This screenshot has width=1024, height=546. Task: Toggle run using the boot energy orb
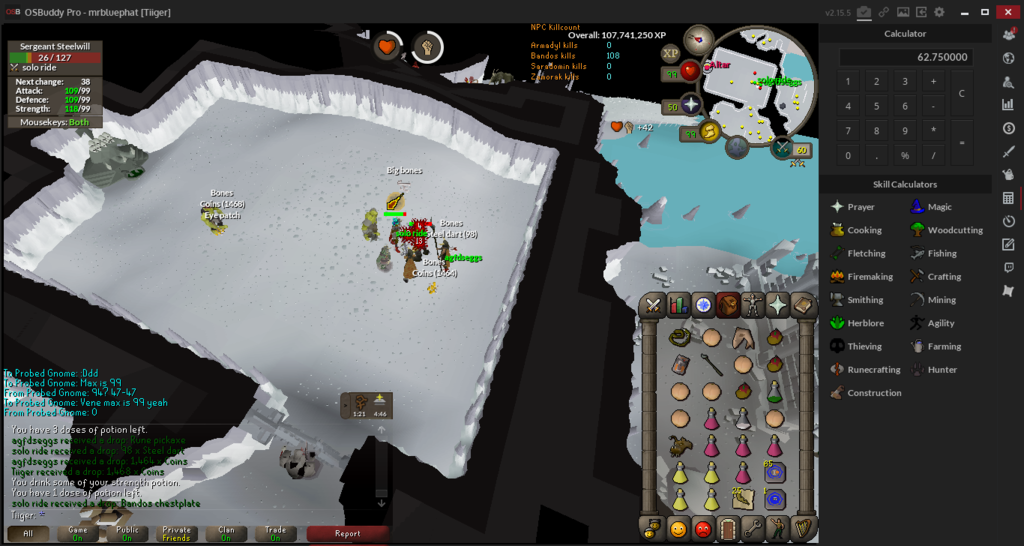coord(709,132)
